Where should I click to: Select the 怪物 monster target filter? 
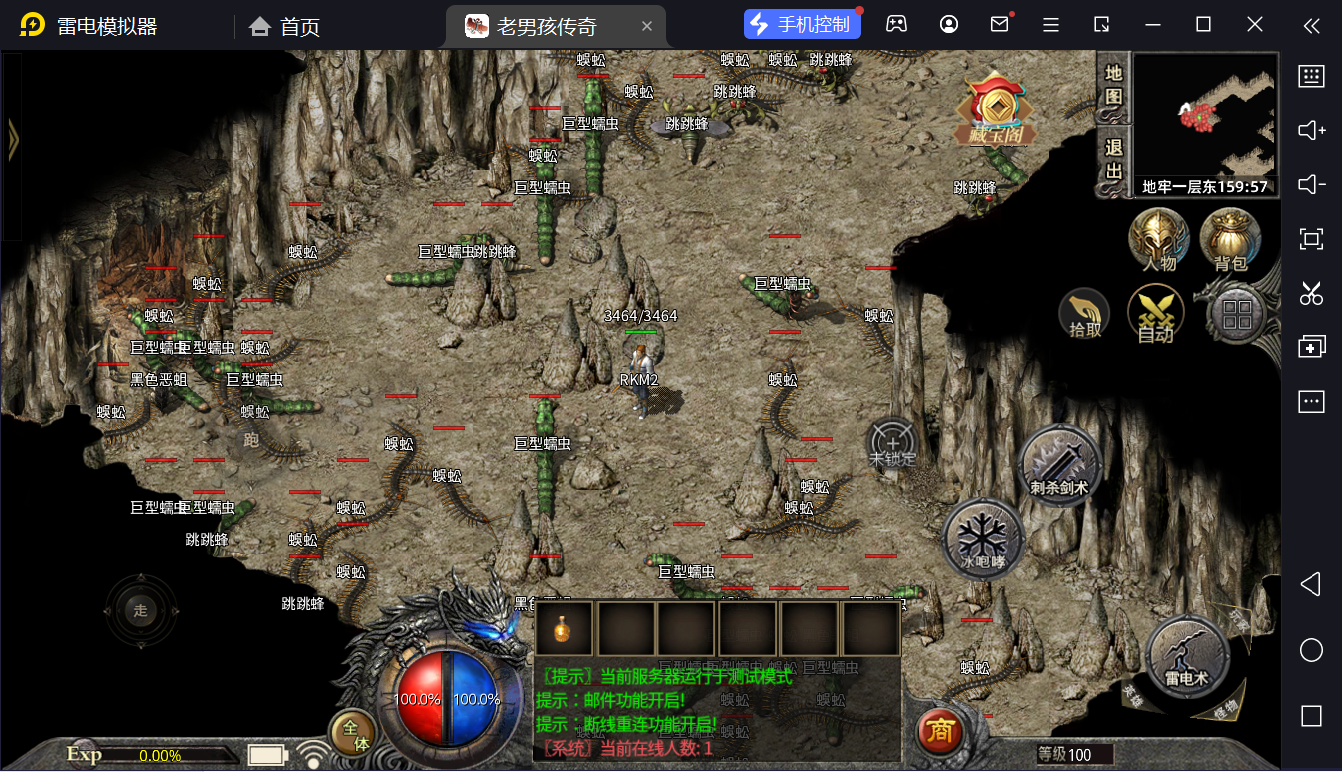tap(1227, 709)
